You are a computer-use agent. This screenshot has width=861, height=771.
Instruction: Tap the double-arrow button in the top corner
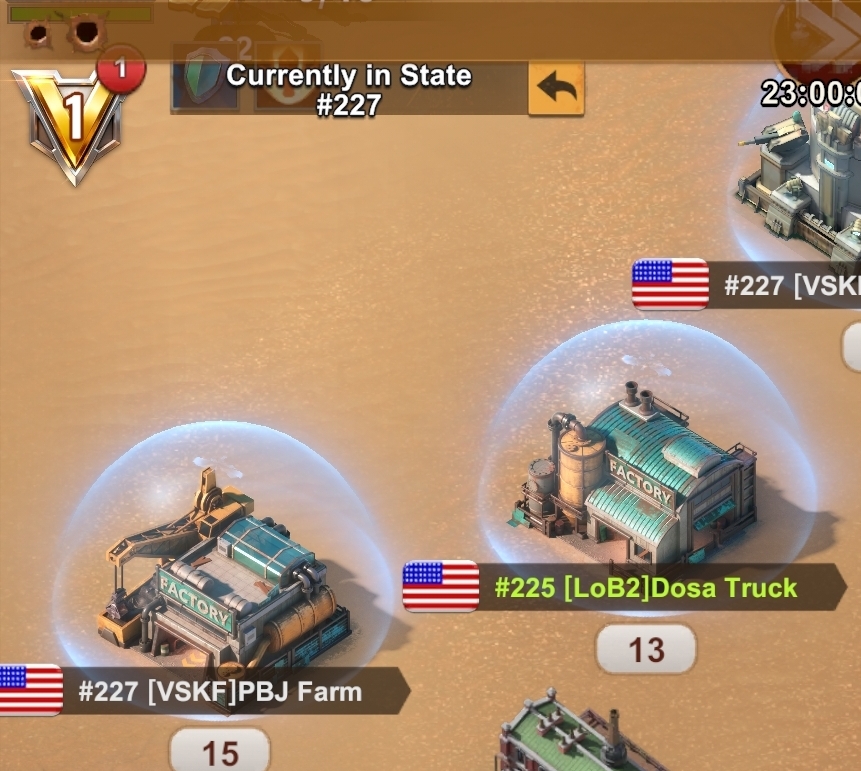[x=826, y=35]
